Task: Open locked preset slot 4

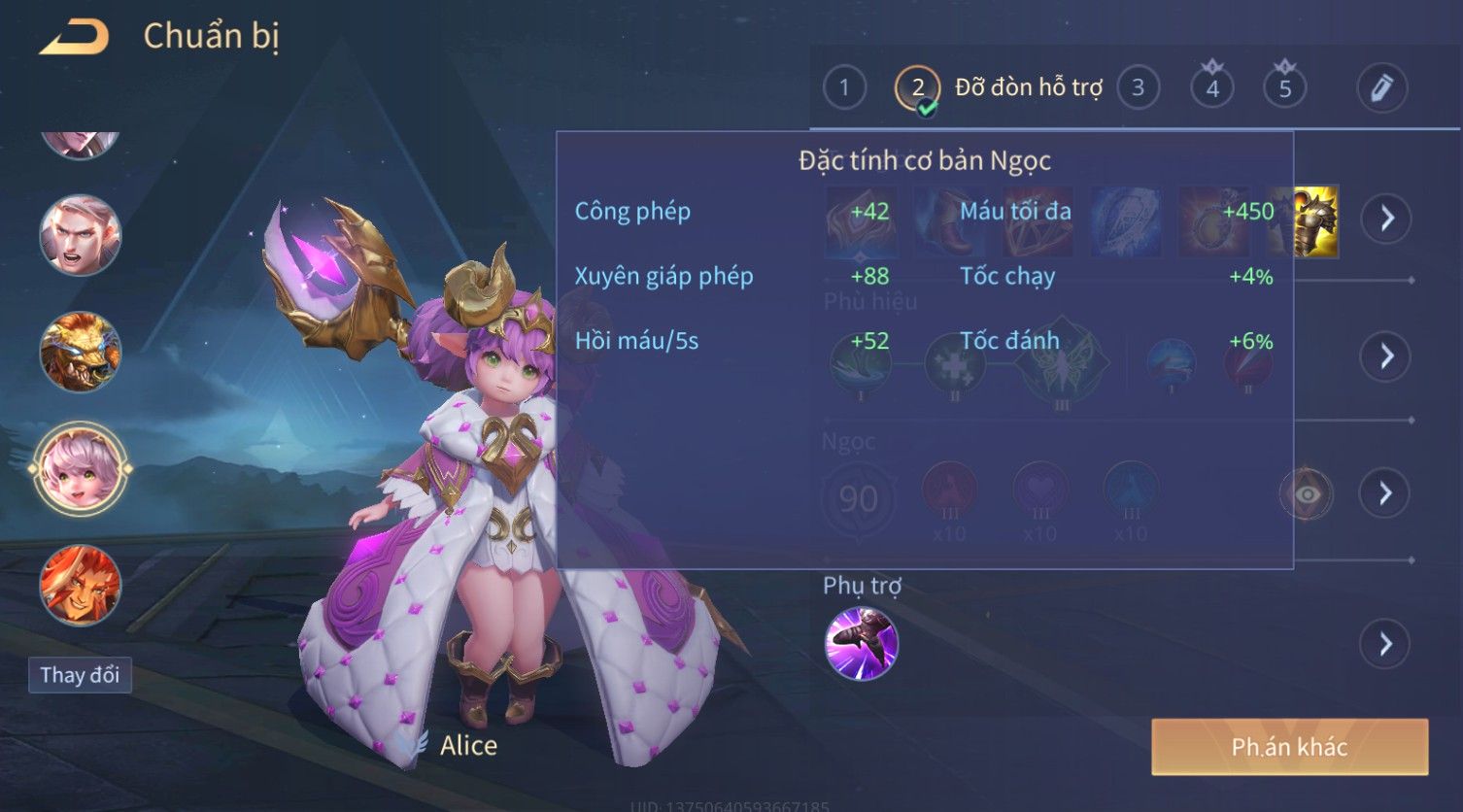Action: point(1211,88)
